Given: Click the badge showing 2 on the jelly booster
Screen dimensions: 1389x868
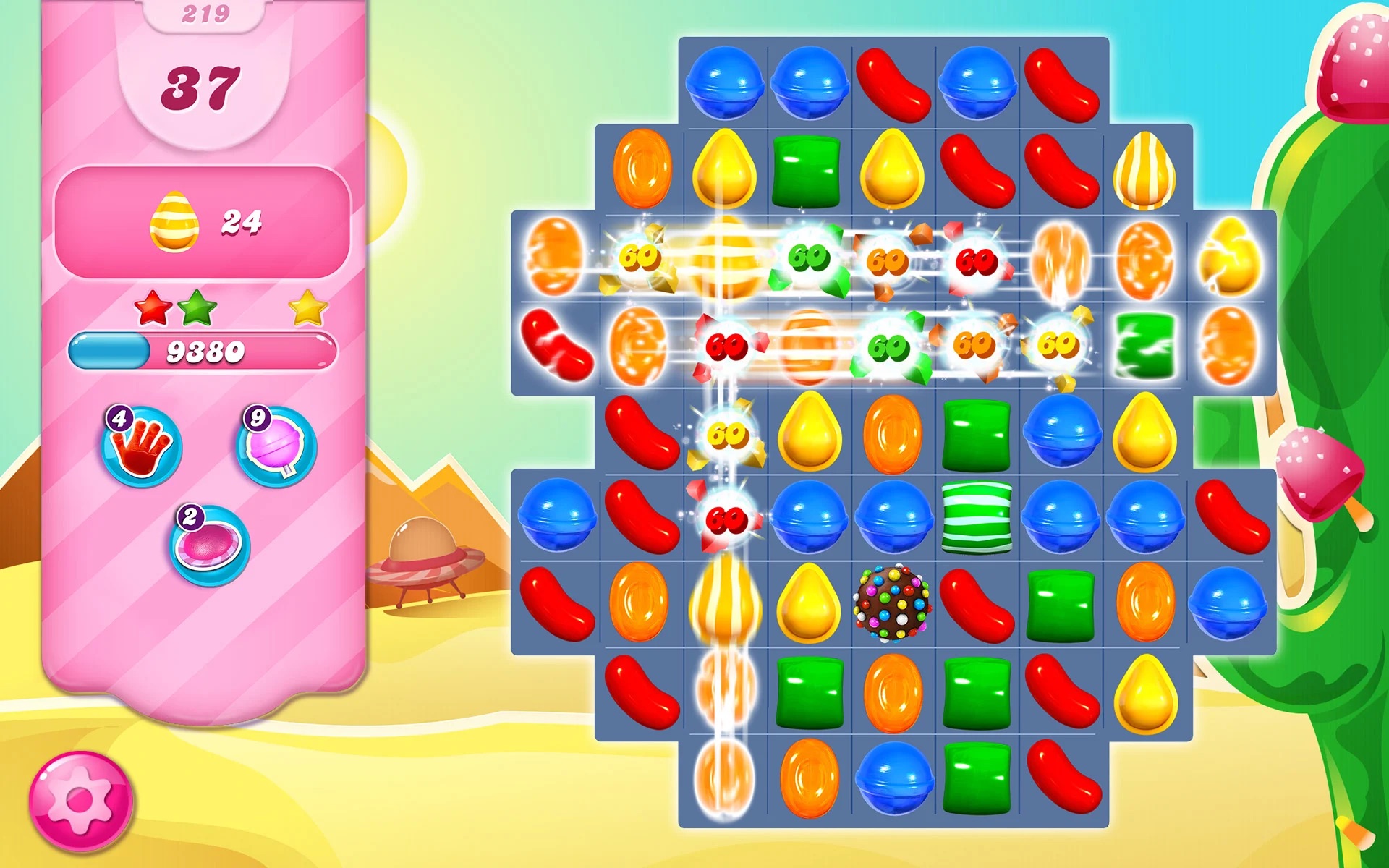Looking at the screenshot, I should pos(190,515).
